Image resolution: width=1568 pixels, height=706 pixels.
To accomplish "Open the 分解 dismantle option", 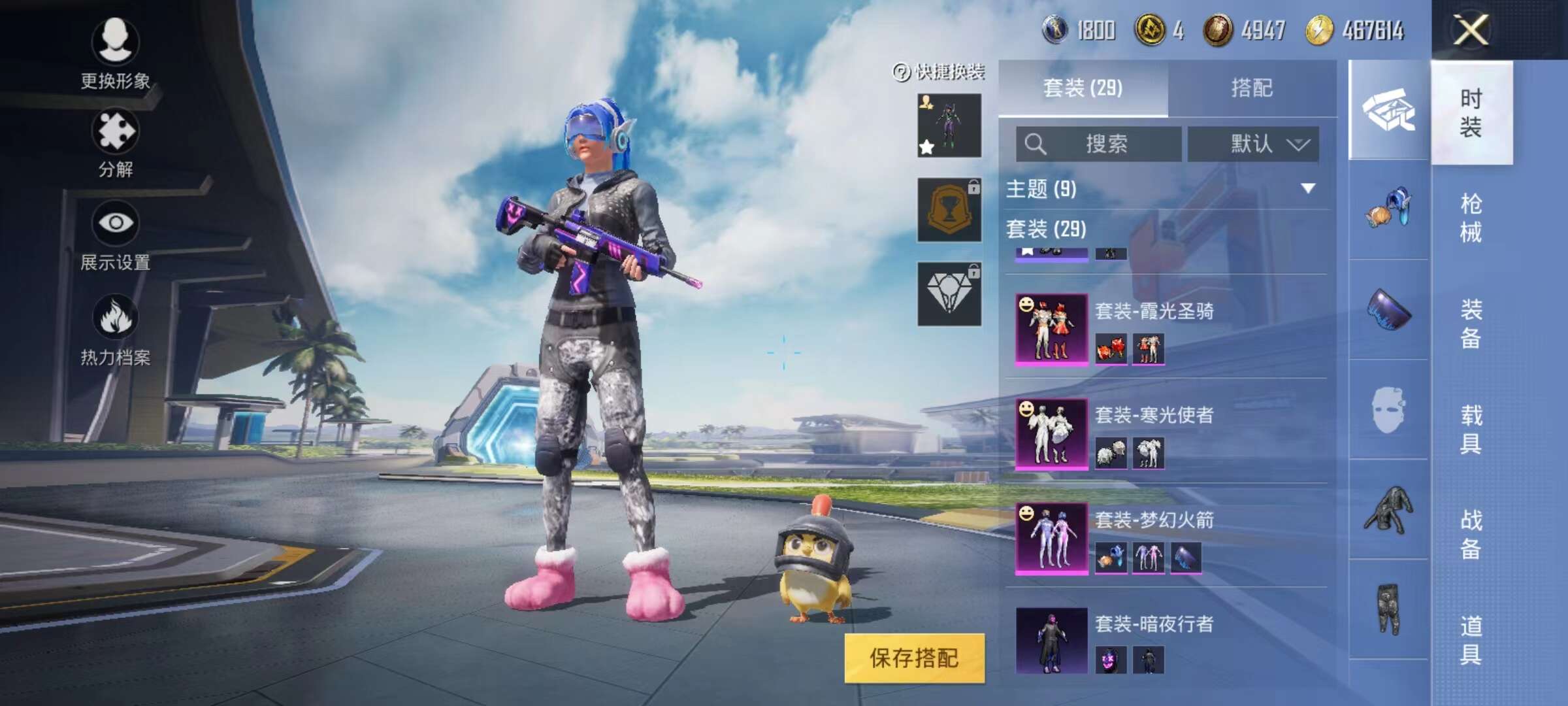I will (x=115, y=144).
